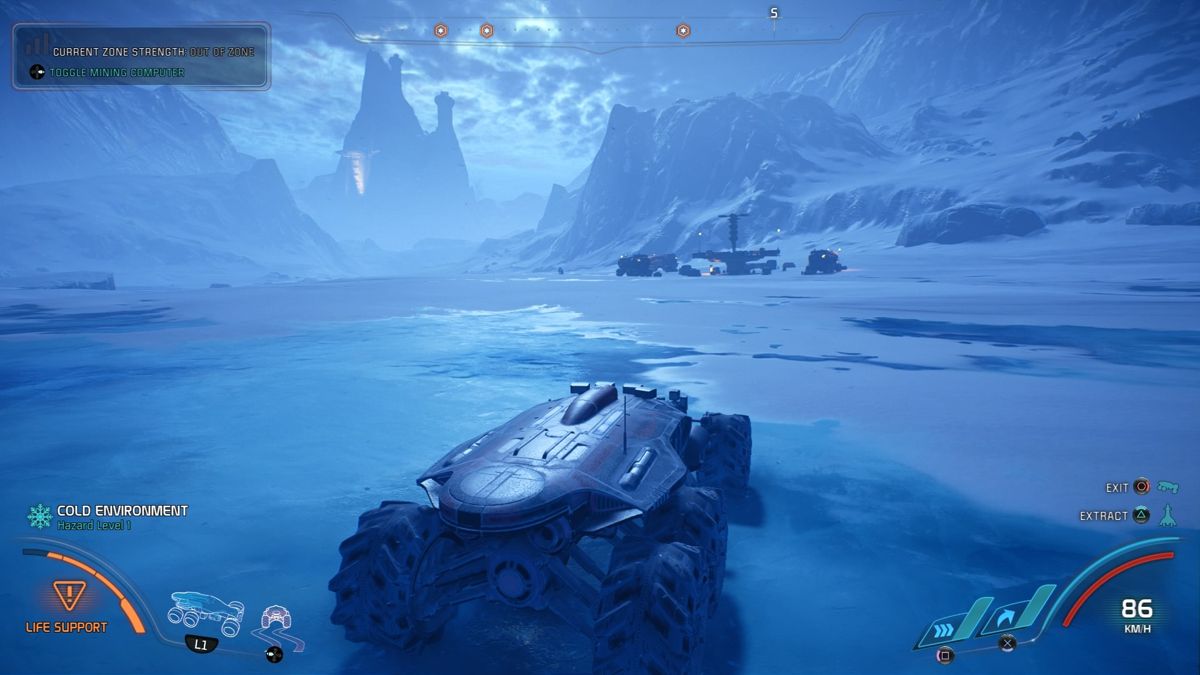Click the S heading on the compass
This screenshot has height=675, width=1200.
tap(773, 14)
